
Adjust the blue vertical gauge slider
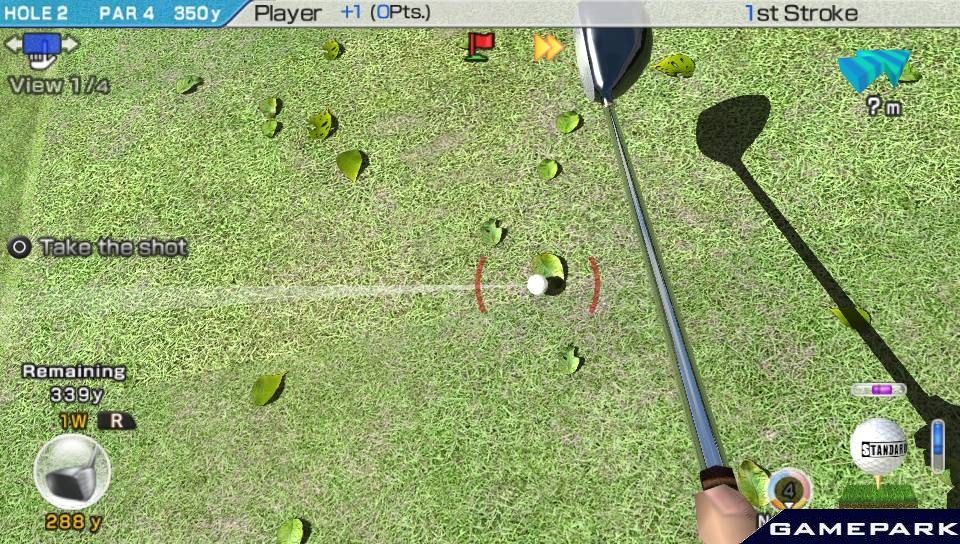click(x=937, y=445)
